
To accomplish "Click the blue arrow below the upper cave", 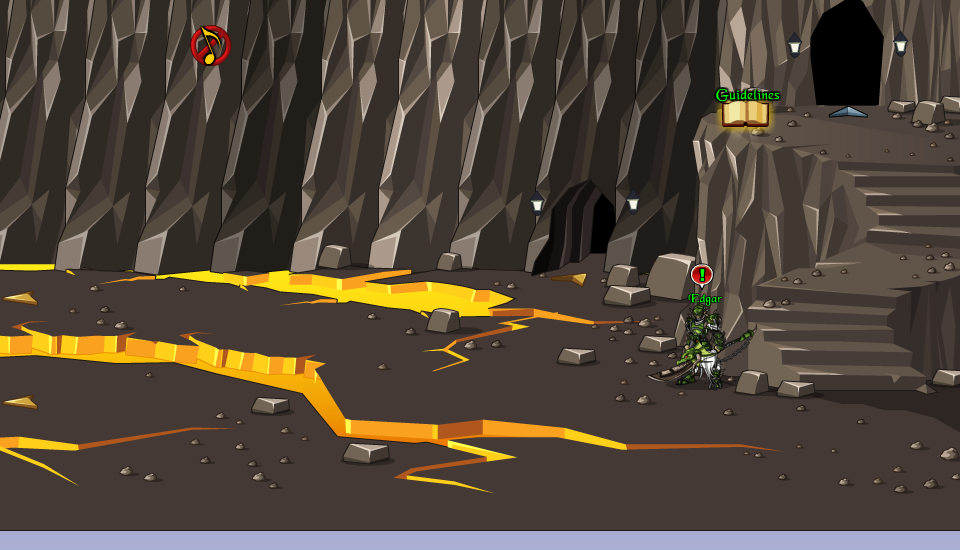I will [848, 112].
